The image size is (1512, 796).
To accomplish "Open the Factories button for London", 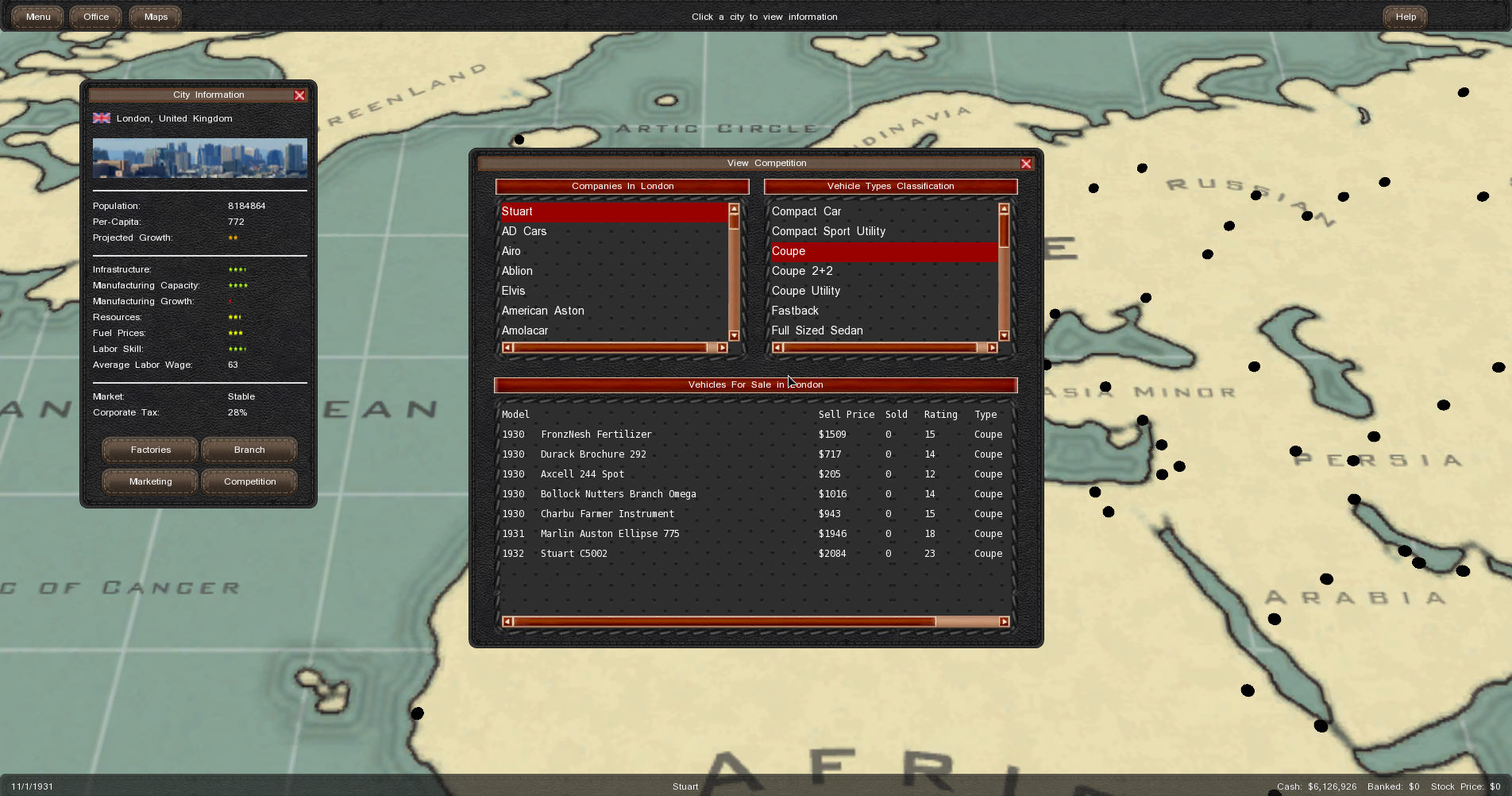I will click(150, 450).
